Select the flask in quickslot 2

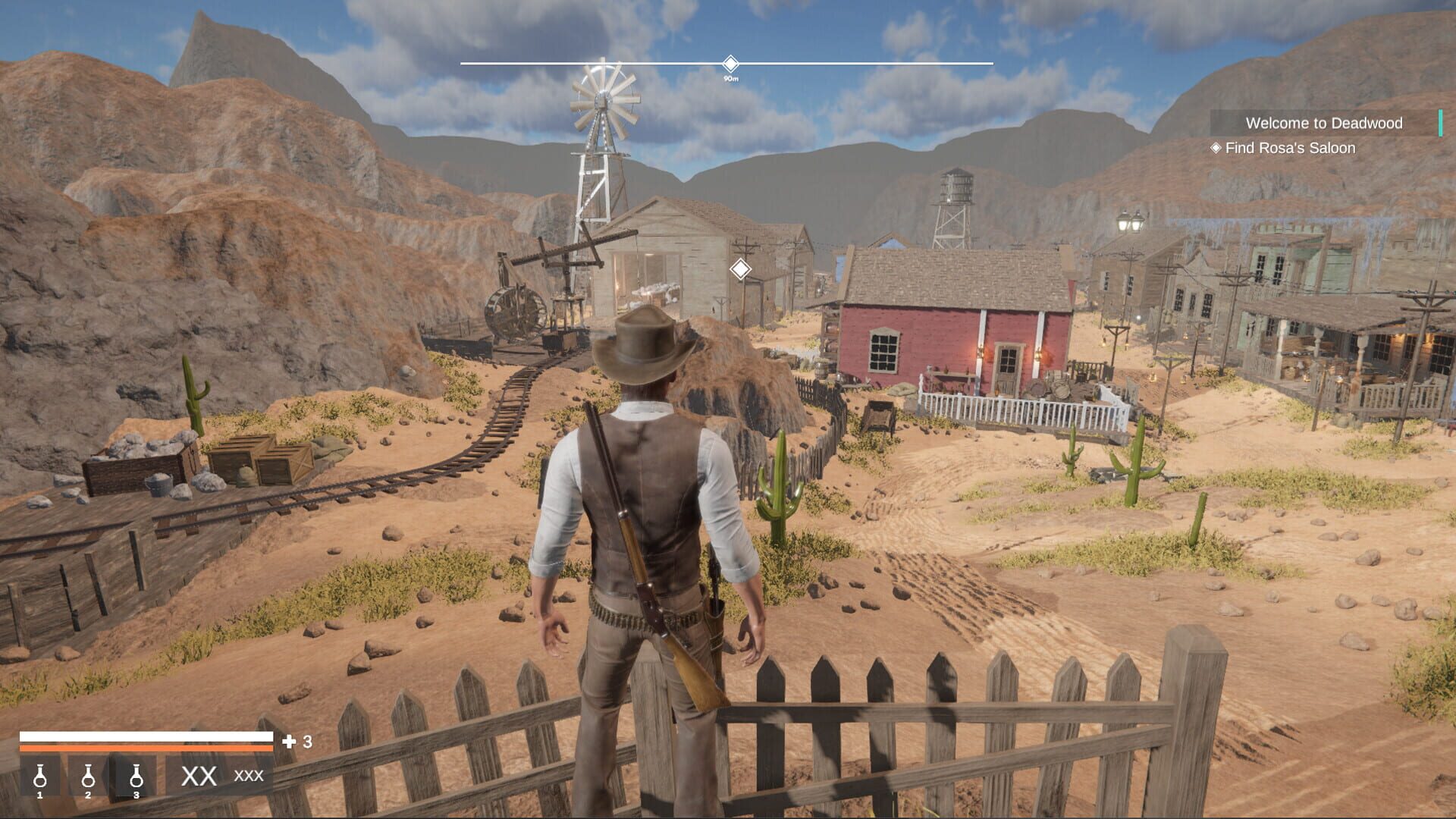(x=88, y=778)
